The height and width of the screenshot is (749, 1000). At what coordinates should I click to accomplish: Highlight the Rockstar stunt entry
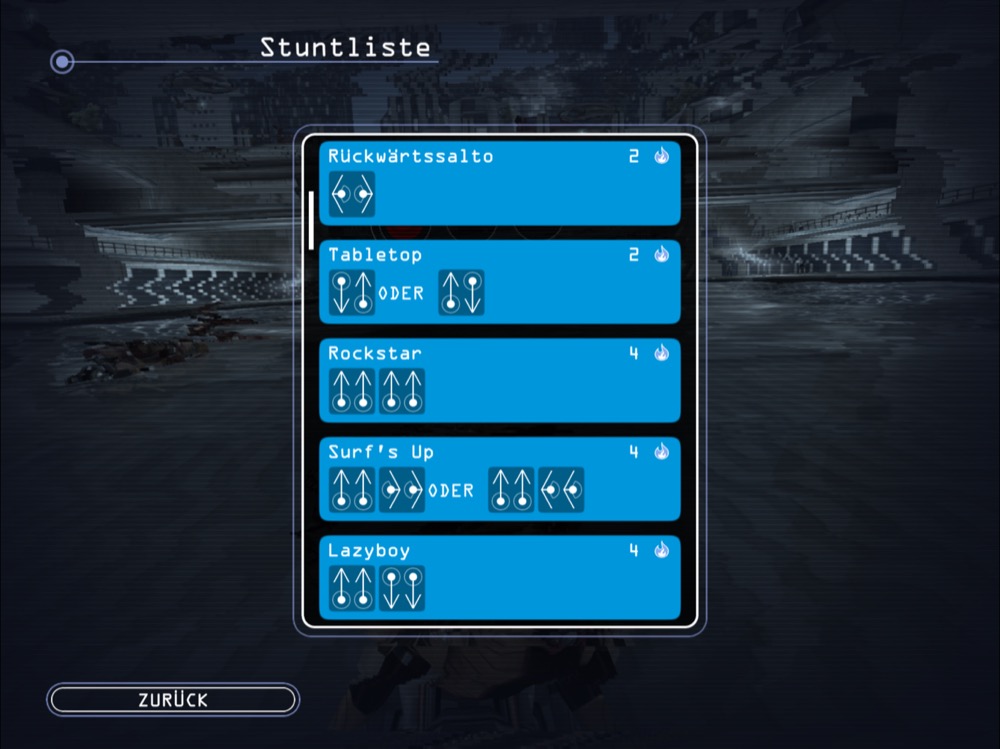pyautogui.click(x=500, y=380)
